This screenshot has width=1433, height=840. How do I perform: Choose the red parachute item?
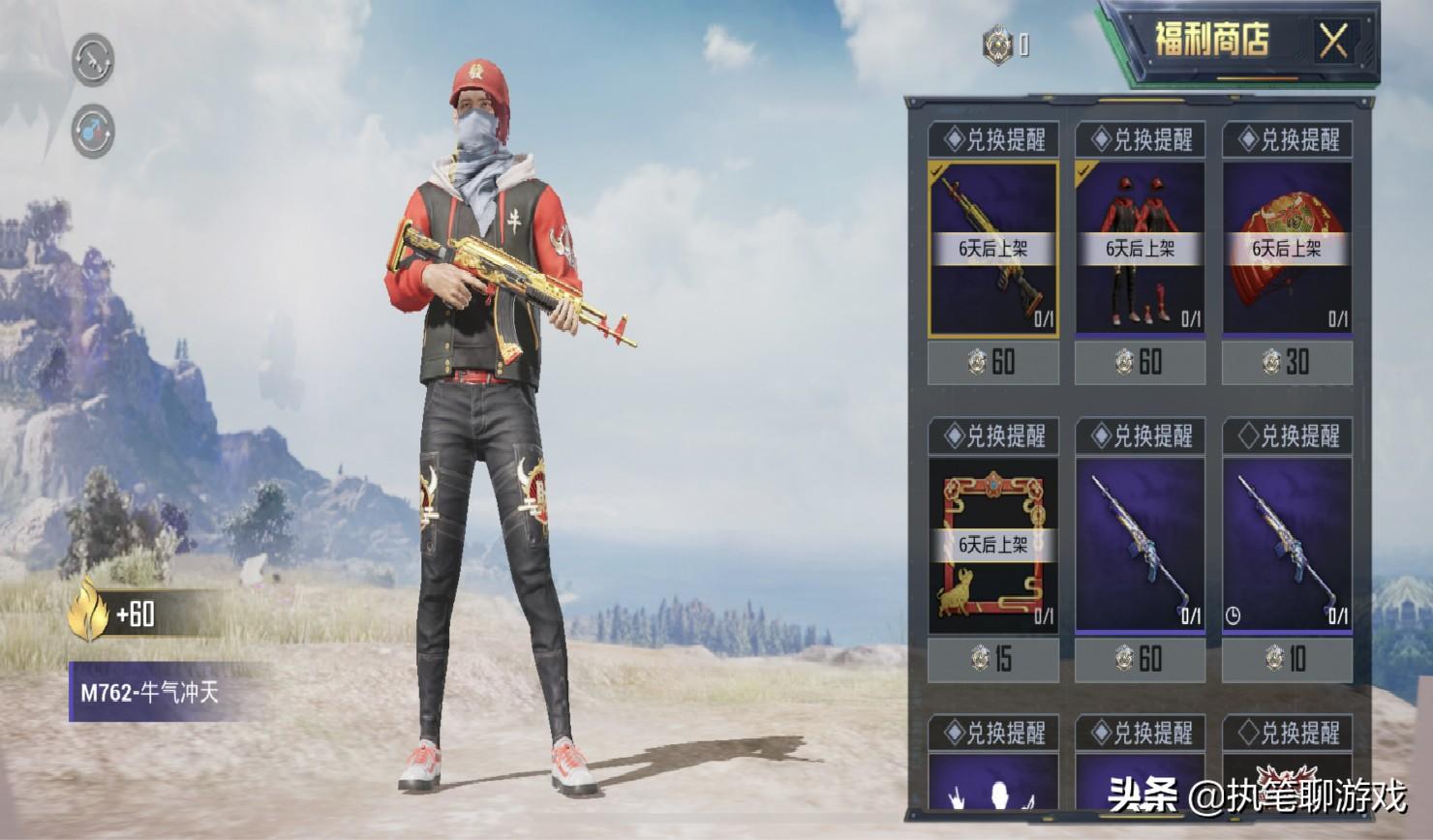[x=1287, y=249]
